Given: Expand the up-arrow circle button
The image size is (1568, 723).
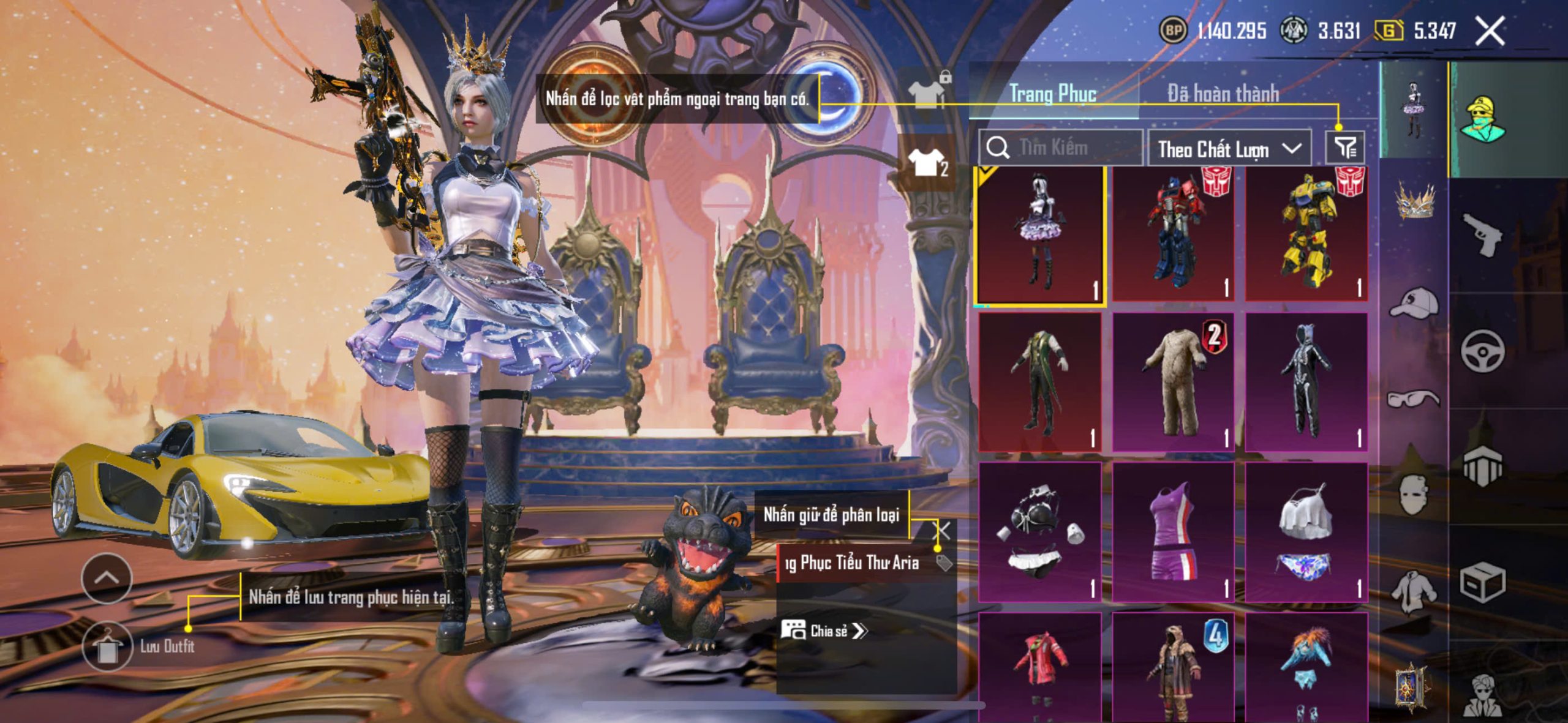Looking at the screenshot, I should [107, 578].
